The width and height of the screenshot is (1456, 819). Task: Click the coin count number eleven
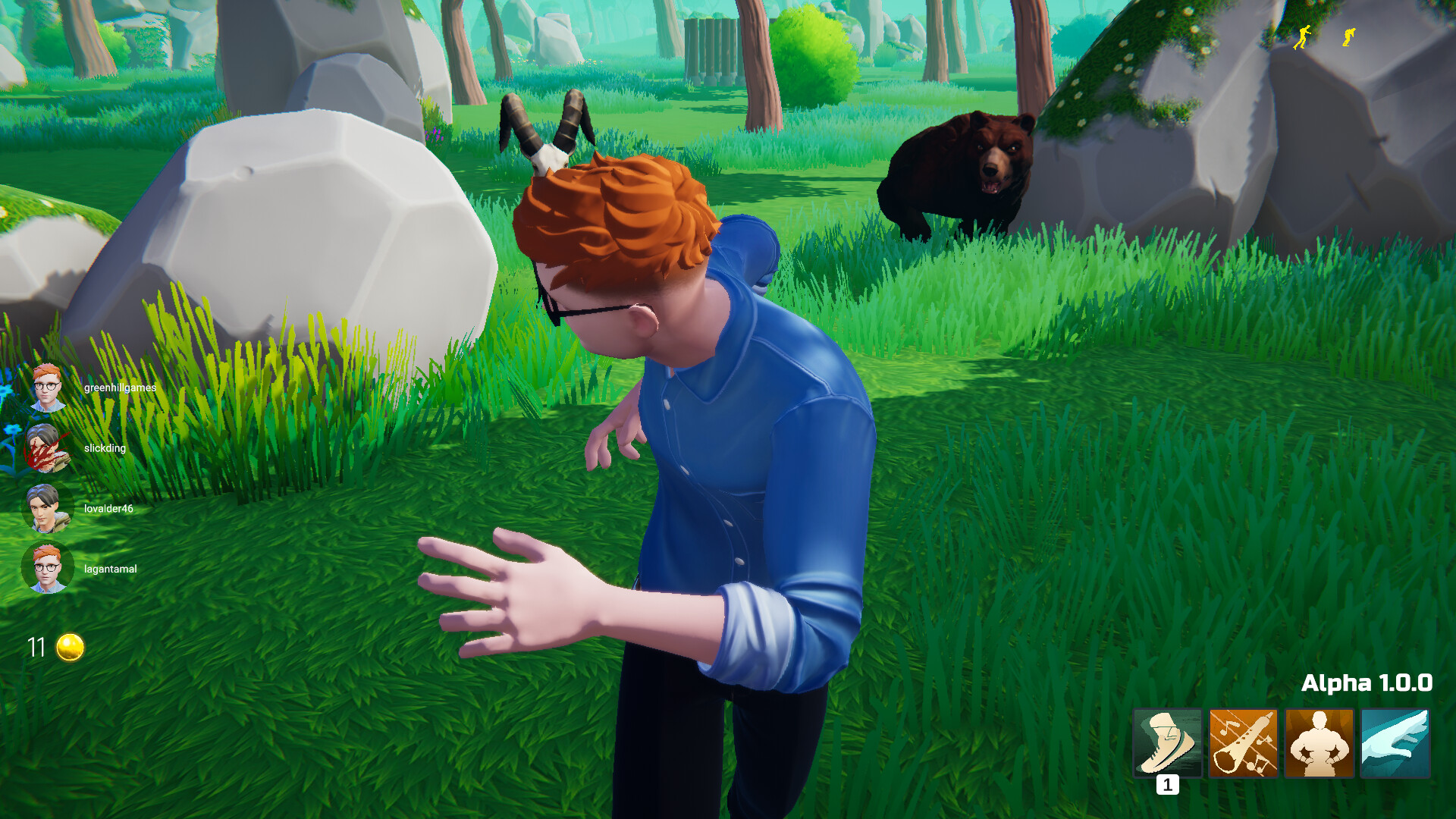click(36, 646)
